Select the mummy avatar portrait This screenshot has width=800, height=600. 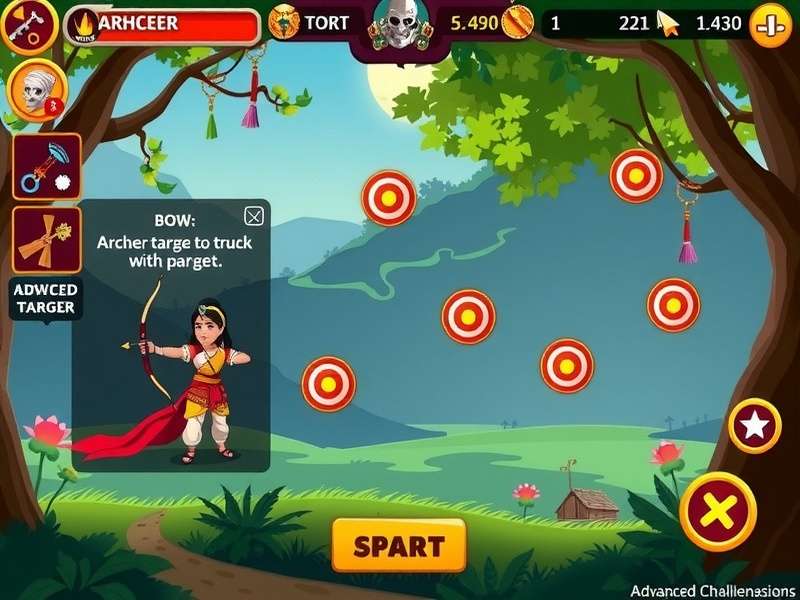tap(37, 90)
